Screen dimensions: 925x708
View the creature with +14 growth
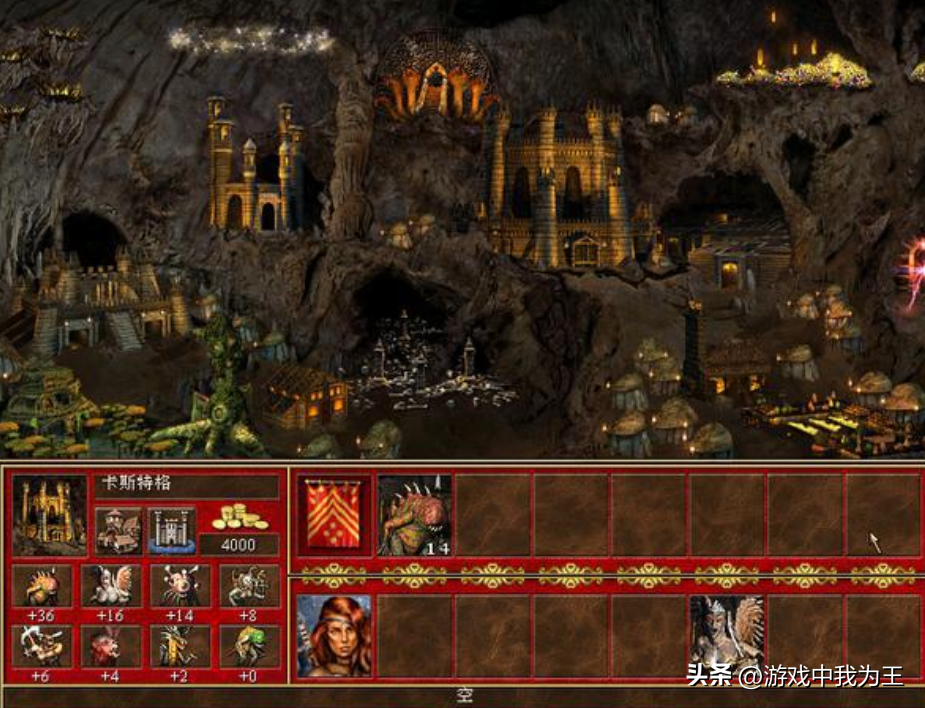(x=180, y=586)
